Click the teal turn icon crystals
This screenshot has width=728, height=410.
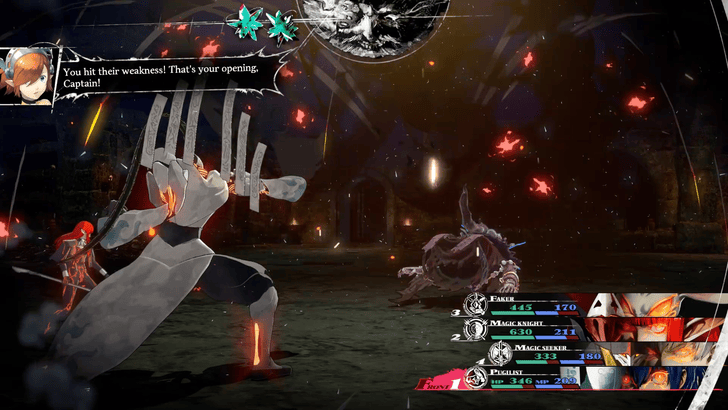point(262,20)
